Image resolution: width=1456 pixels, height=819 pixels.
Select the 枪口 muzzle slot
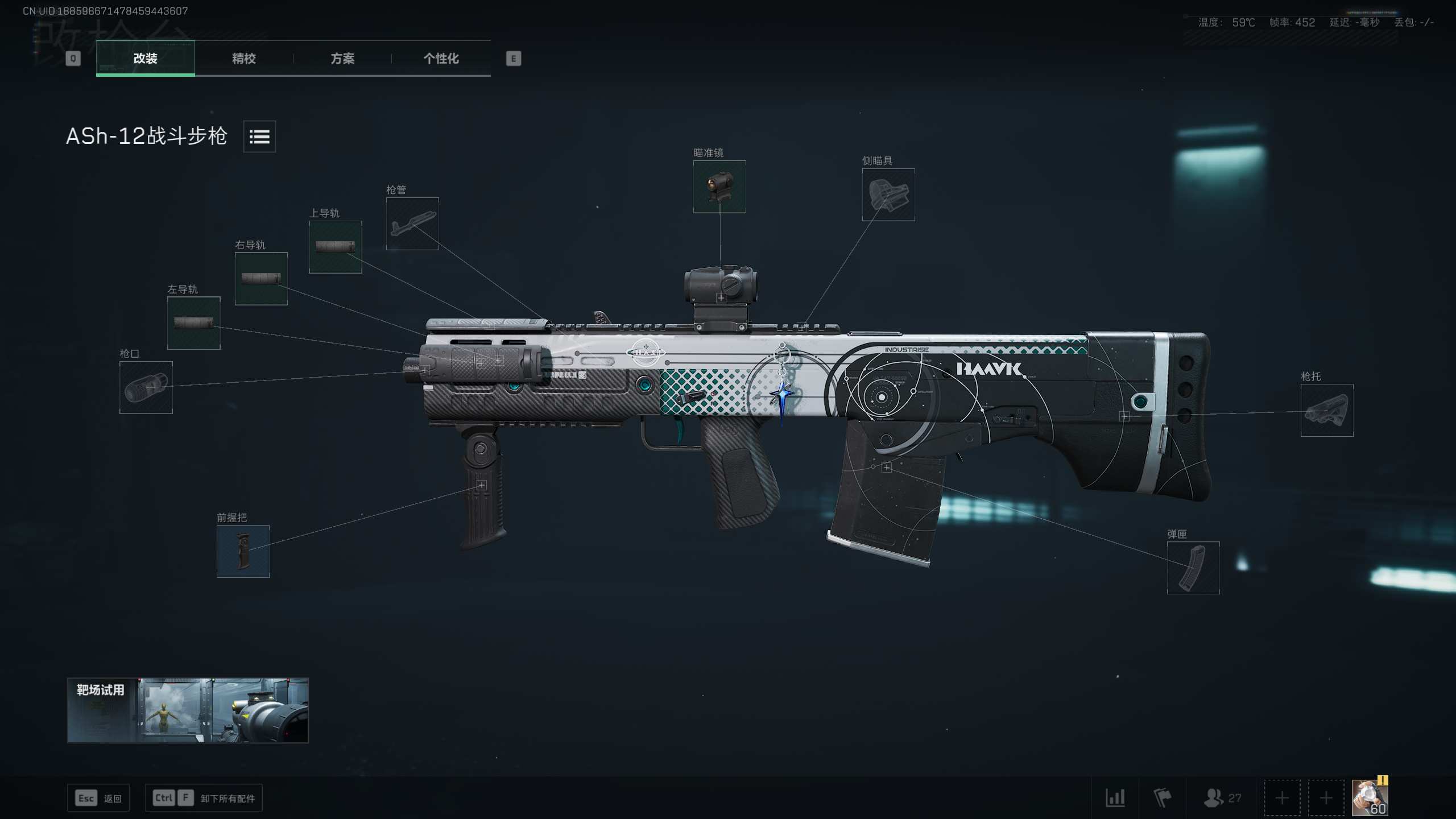146,387
